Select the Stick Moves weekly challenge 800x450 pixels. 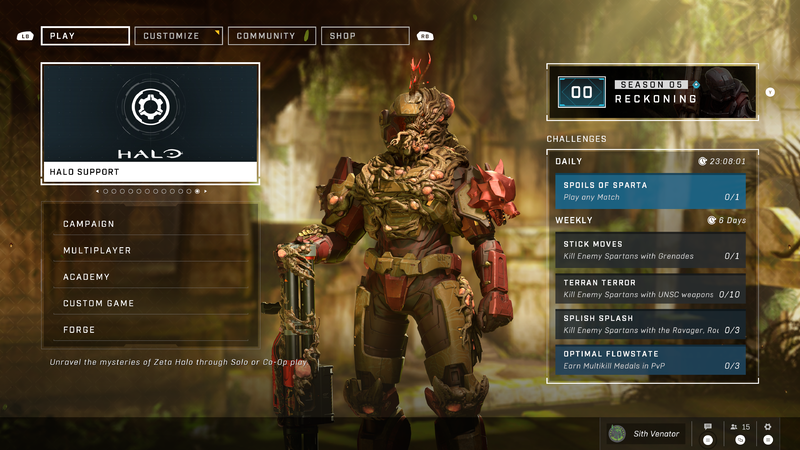[x=650, y=250]
